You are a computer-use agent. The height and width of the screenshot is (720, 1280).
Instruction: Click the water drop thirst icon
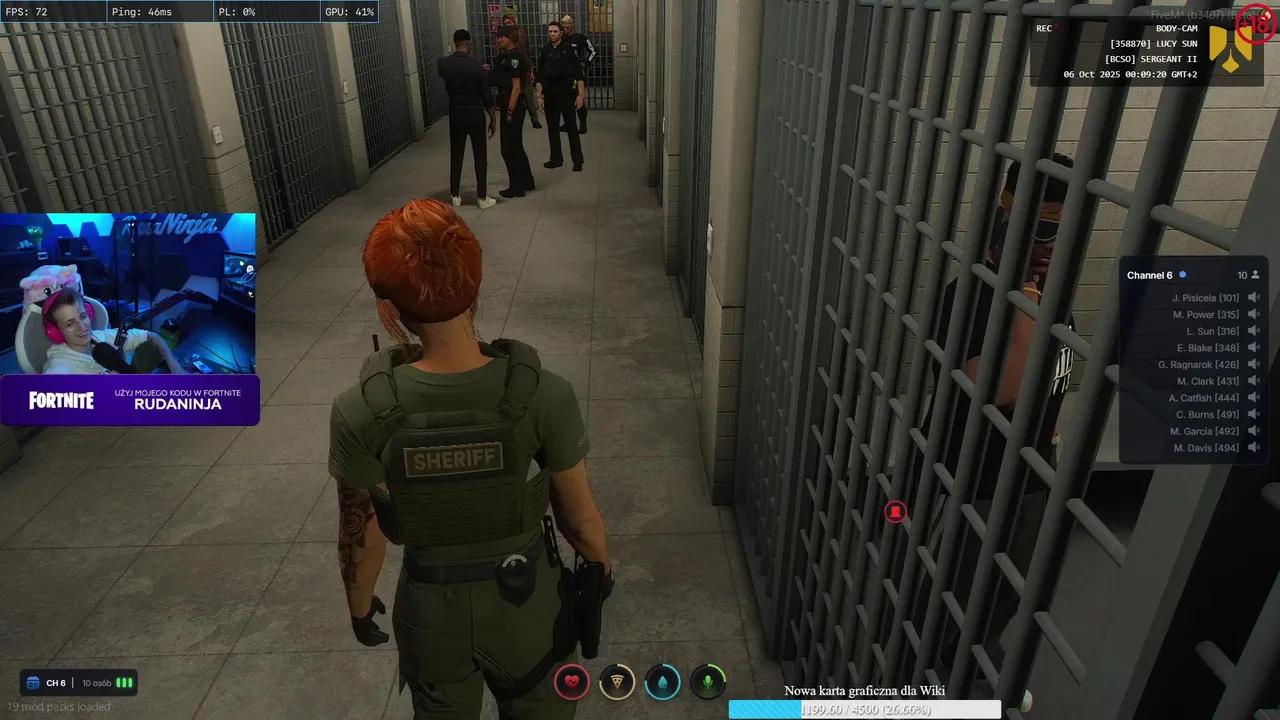(662, 682)
